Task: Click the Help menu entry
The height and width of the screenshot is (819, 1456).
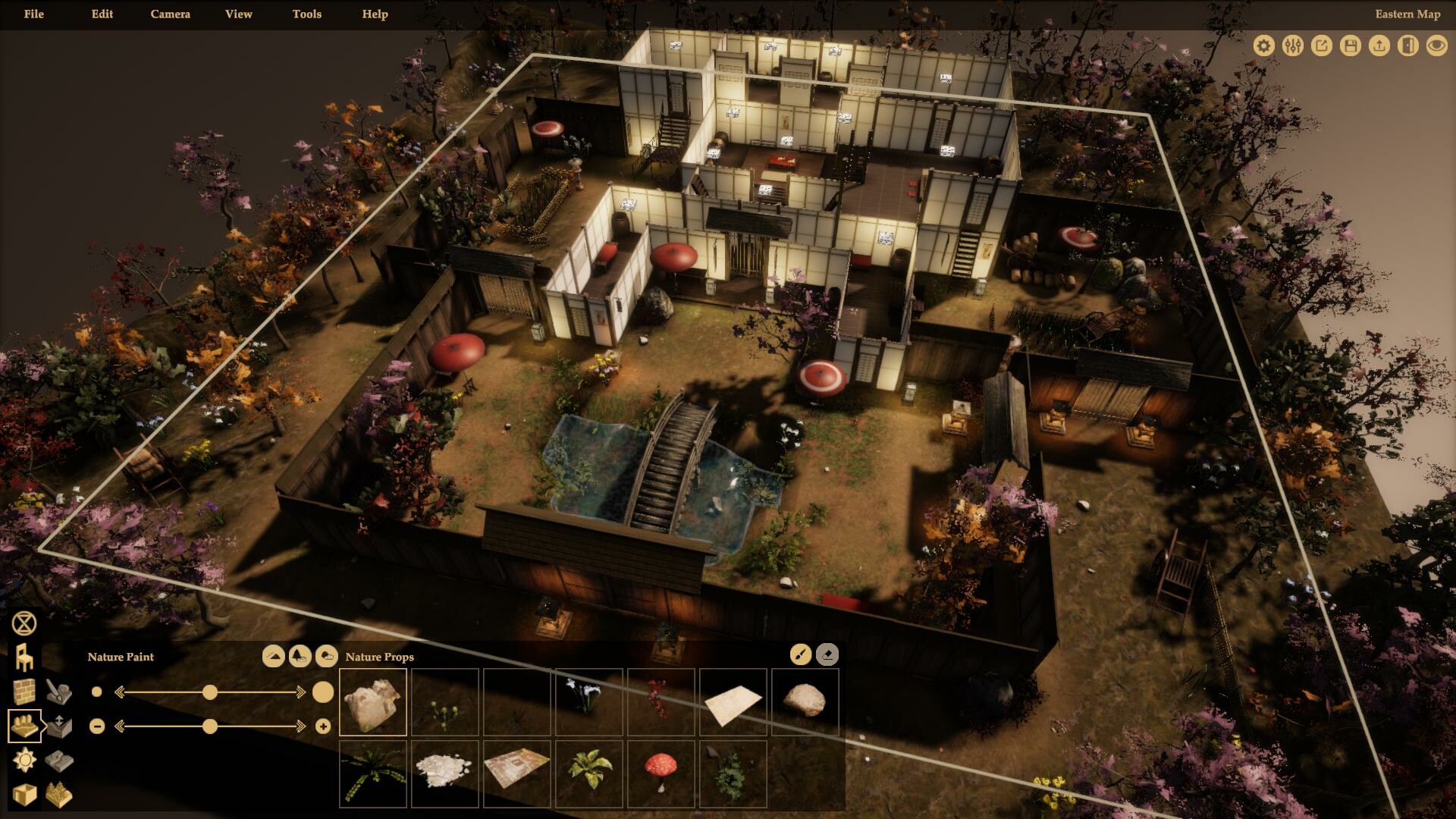Action: (x=375, y=14)
